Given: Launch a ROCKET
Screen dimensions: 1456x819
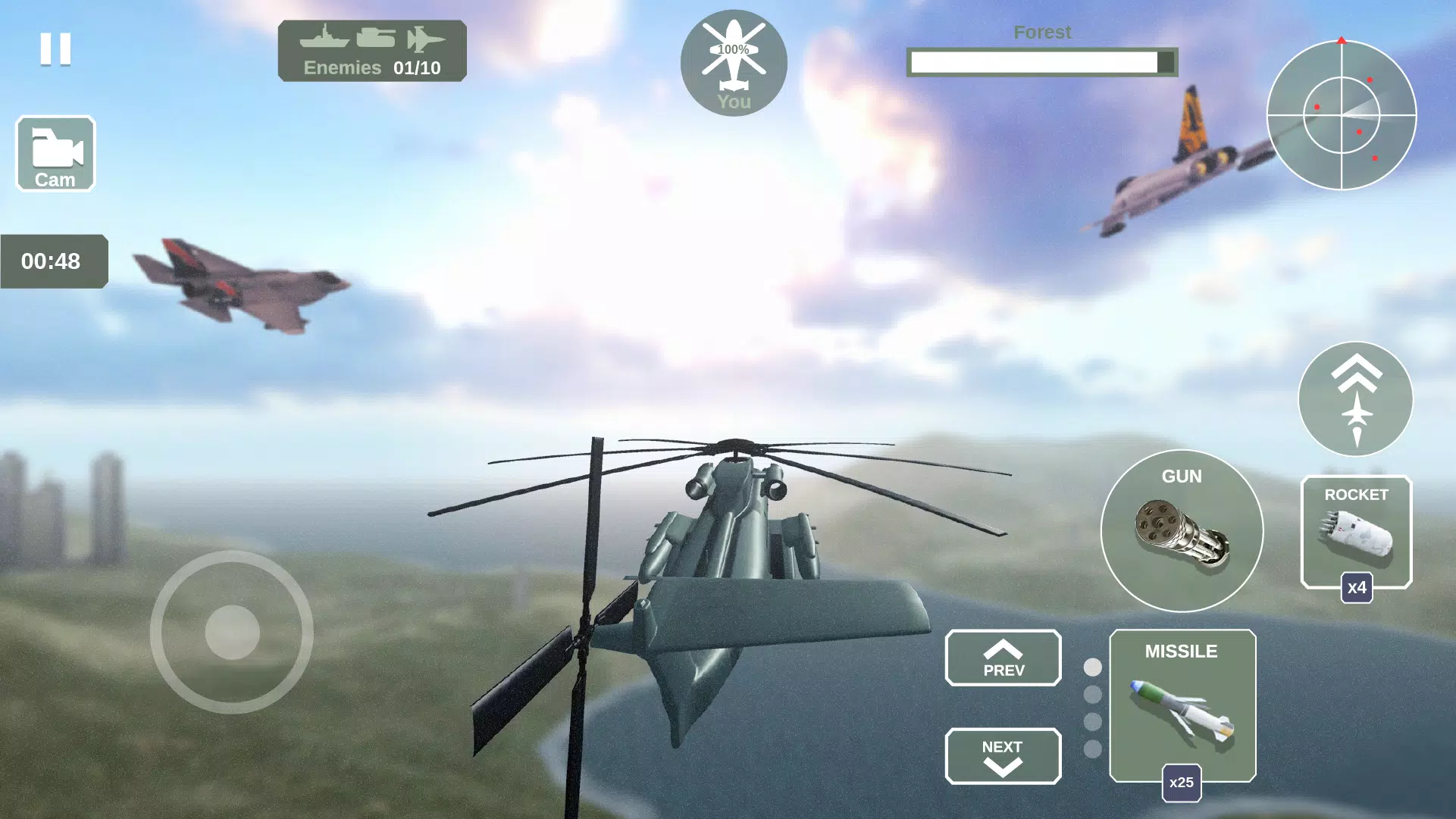Looking at the screenshot, I should click(1356, 532).
